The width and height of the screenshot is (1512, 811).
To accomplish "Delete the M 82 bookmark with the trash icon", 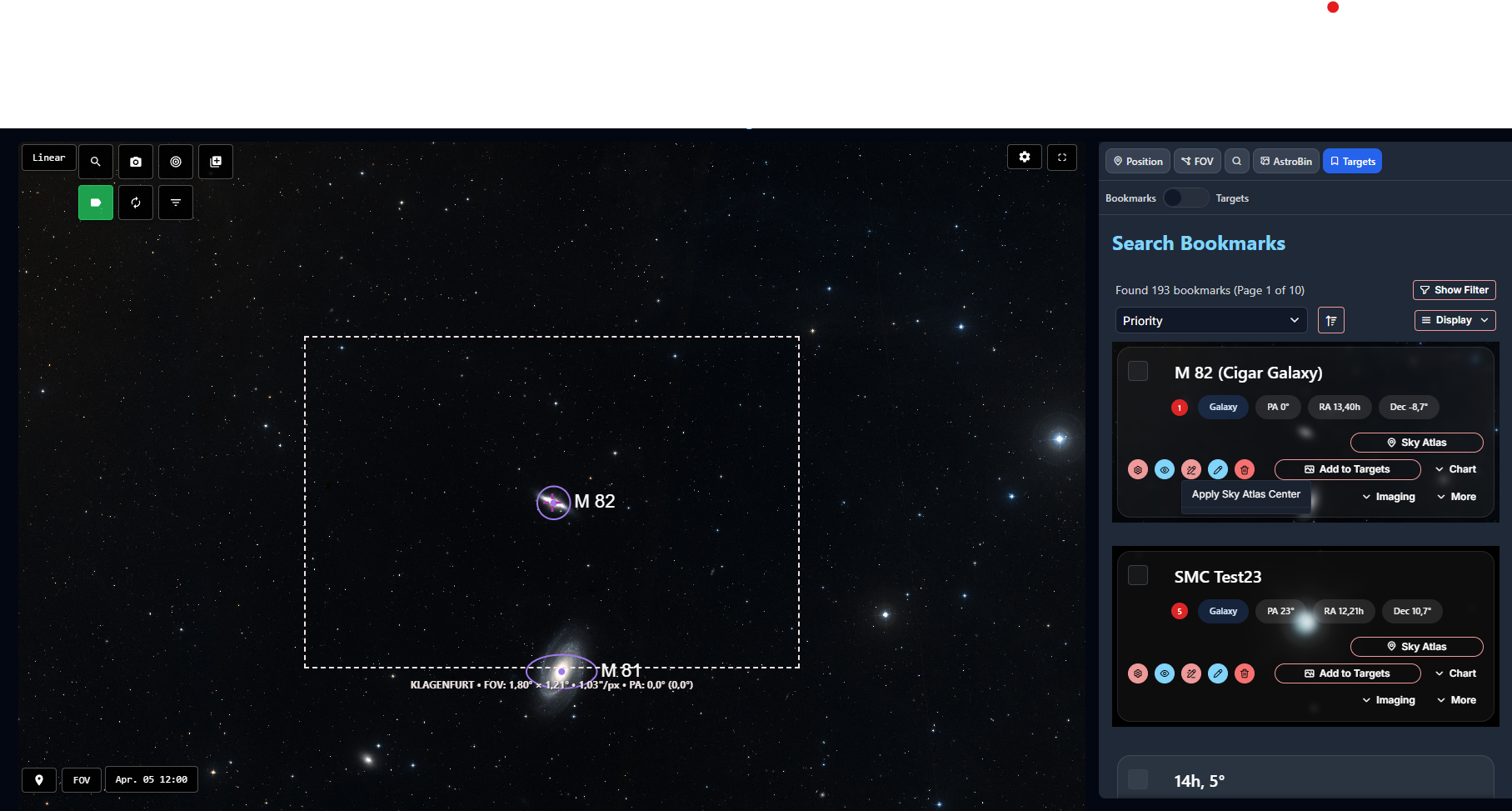I will (1245, 469).
